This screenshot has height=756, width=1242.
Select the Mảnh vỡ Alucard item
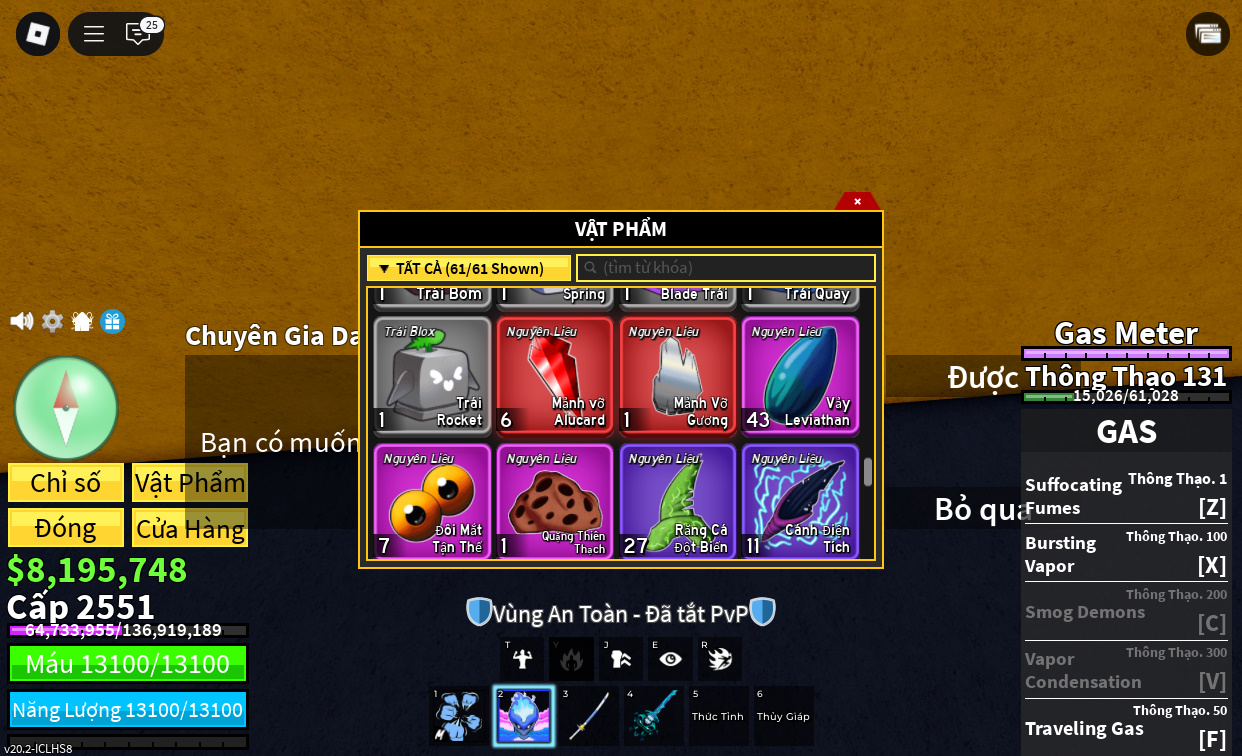[x=555, y=375]
